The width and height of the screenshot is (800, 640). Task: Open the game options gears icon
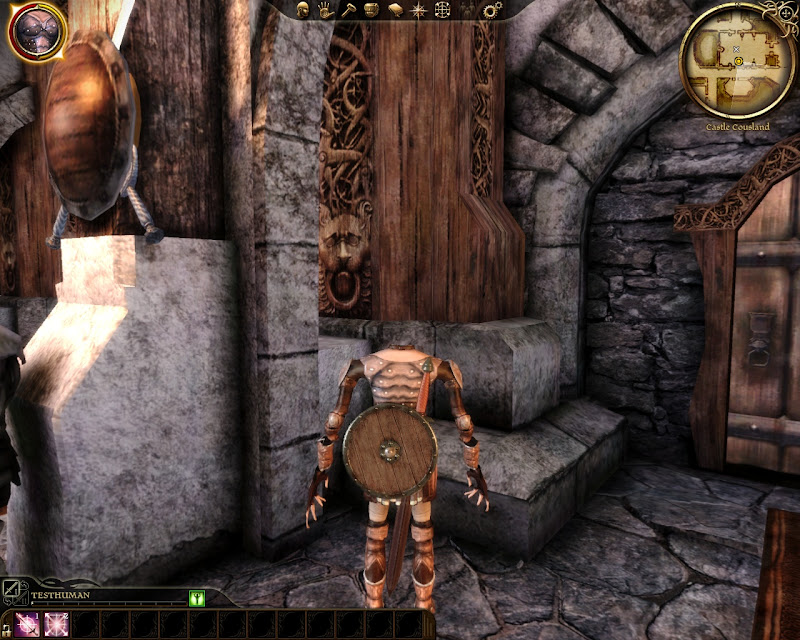(491, 10)
